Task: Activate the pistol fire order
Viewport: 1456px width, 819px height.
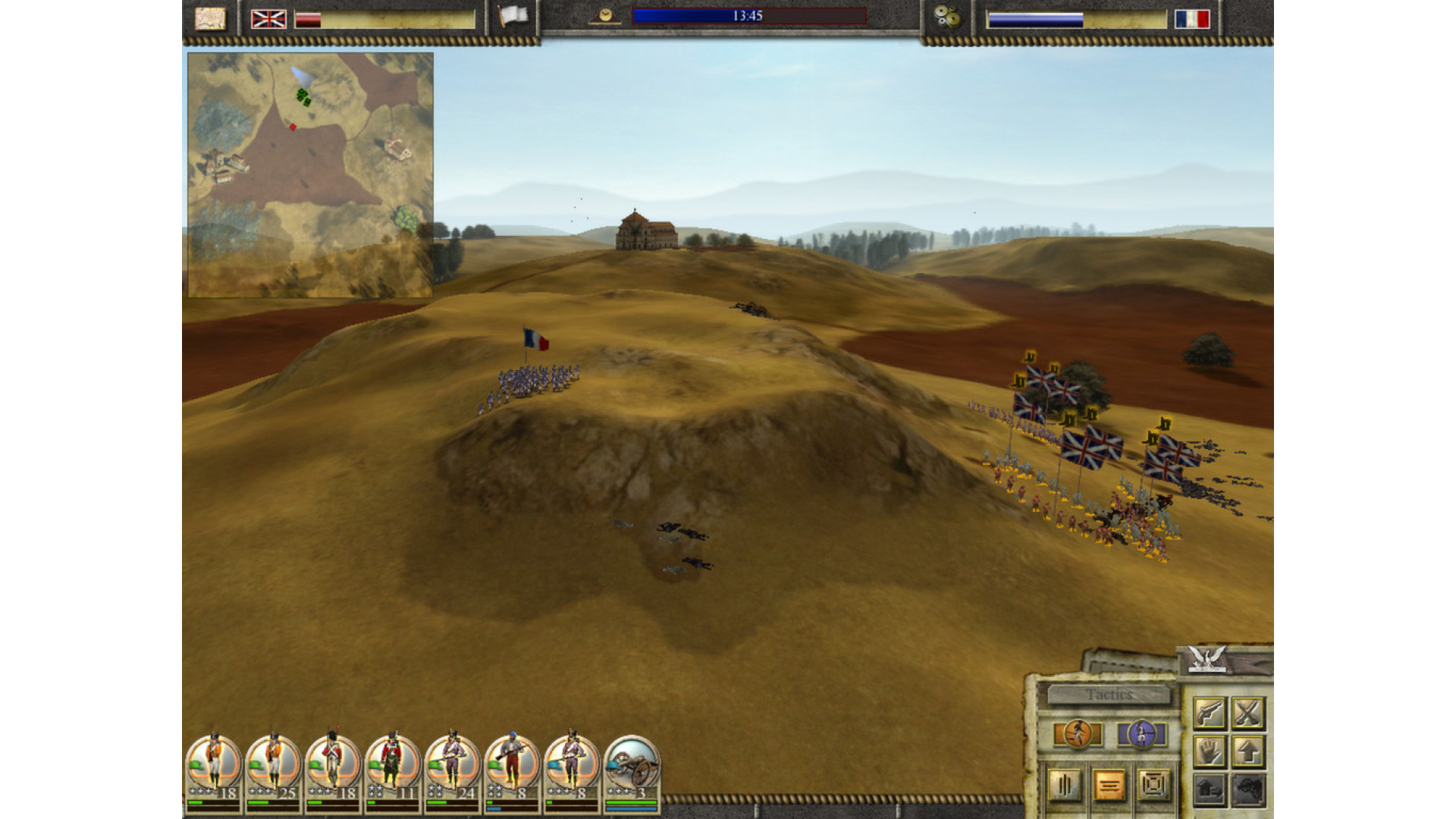Action: click(1210, 713)
